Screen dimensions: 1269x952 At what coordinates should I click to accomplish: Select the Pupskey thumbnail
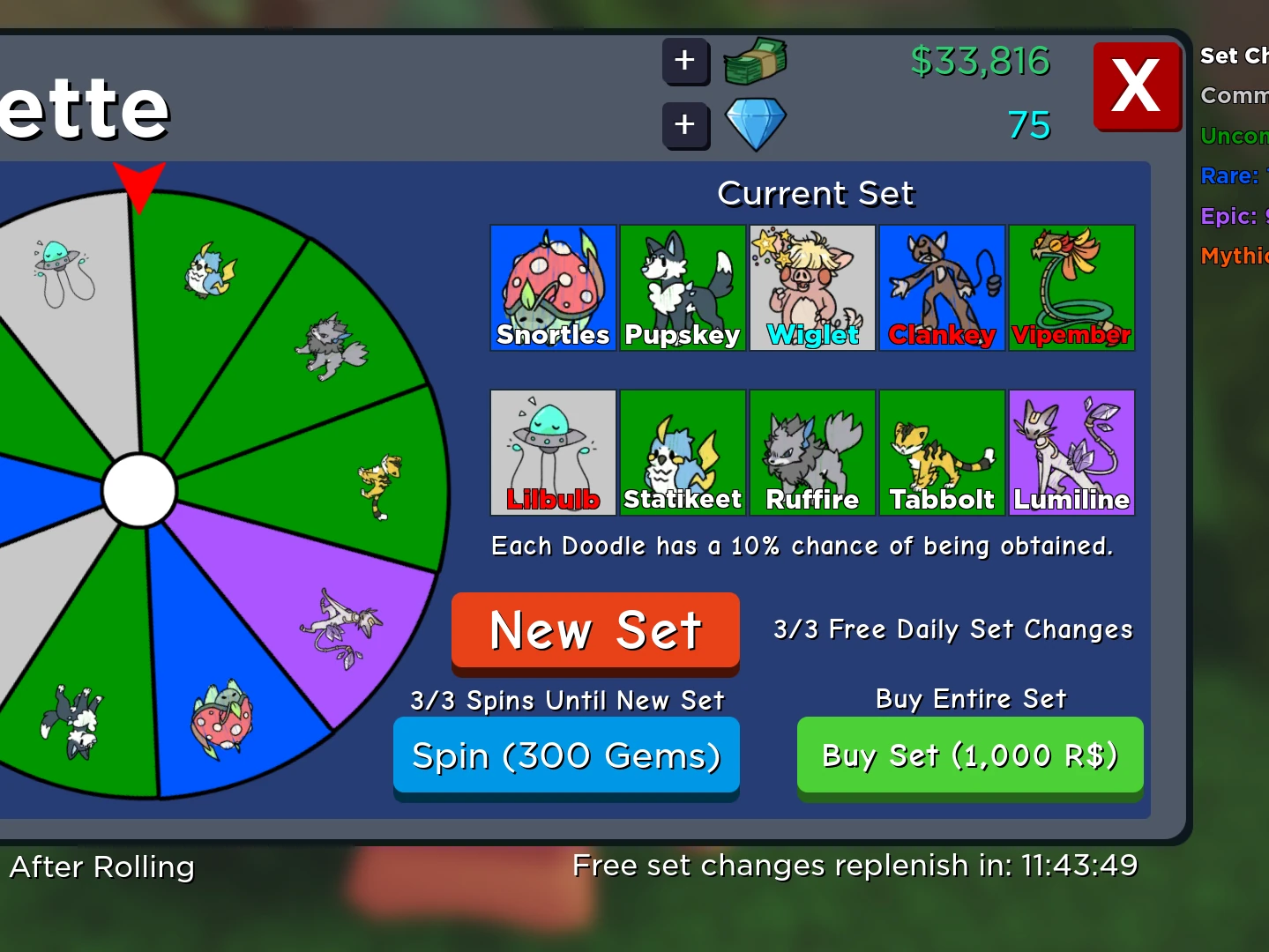point(682,287)
